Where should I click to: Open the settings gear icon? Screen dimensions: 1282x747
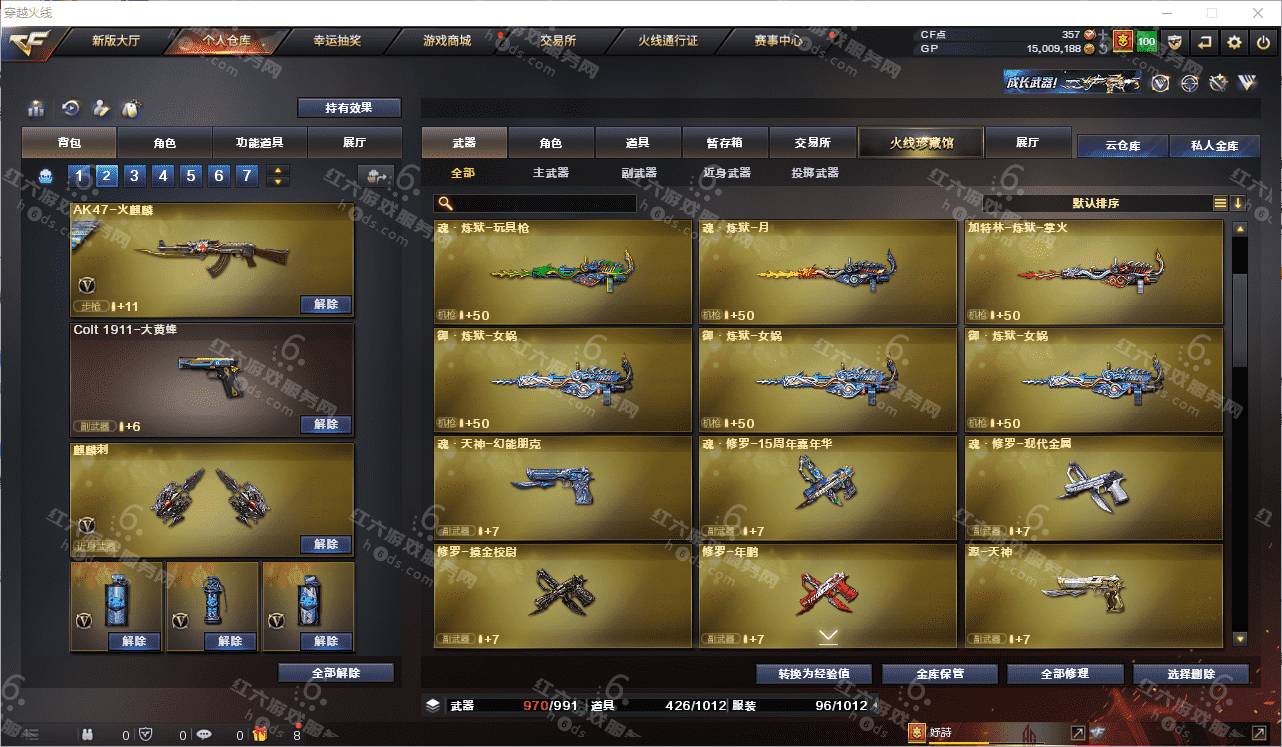[1234, 42]
